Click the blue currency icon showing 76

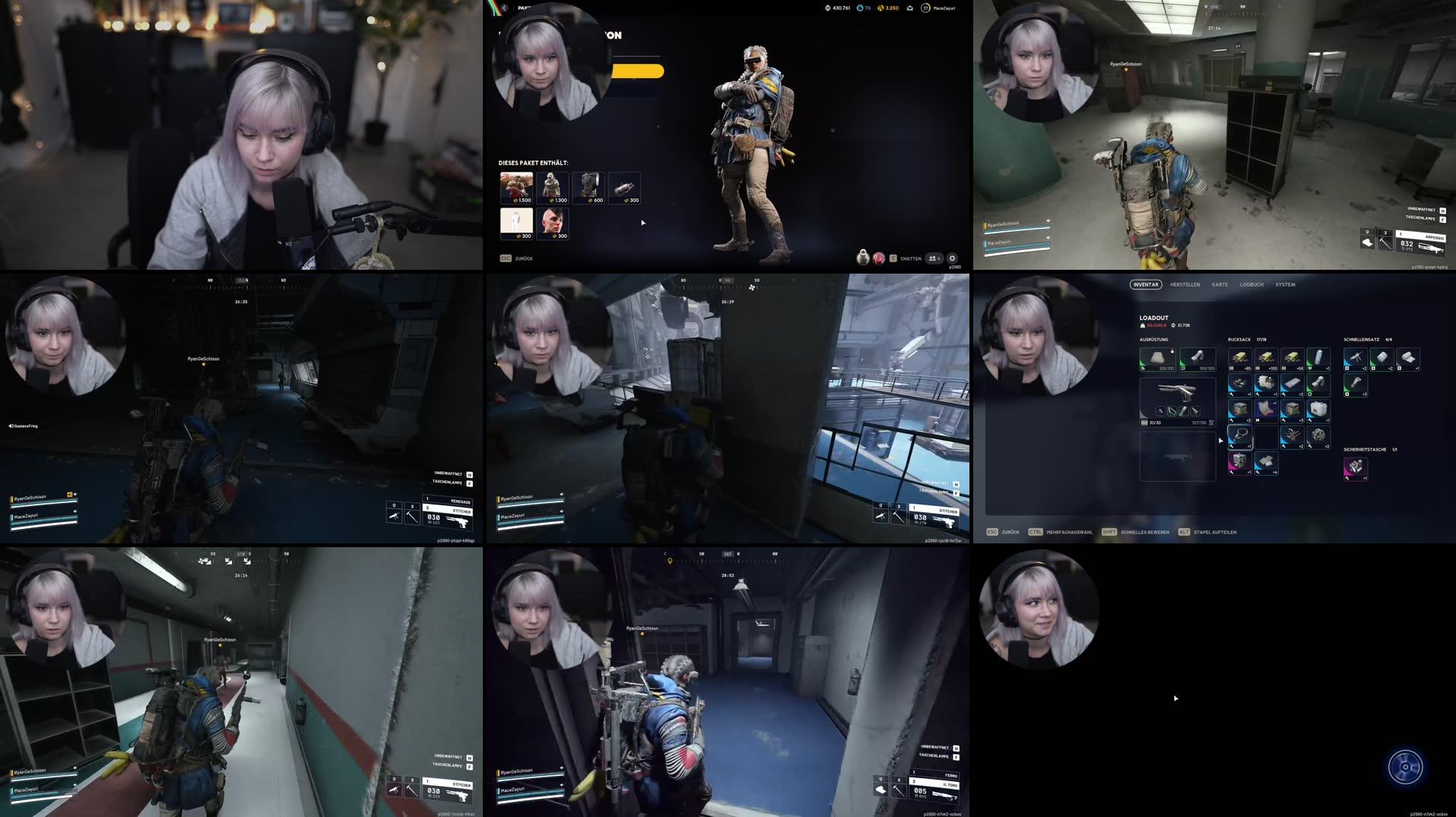coord(863,8)
